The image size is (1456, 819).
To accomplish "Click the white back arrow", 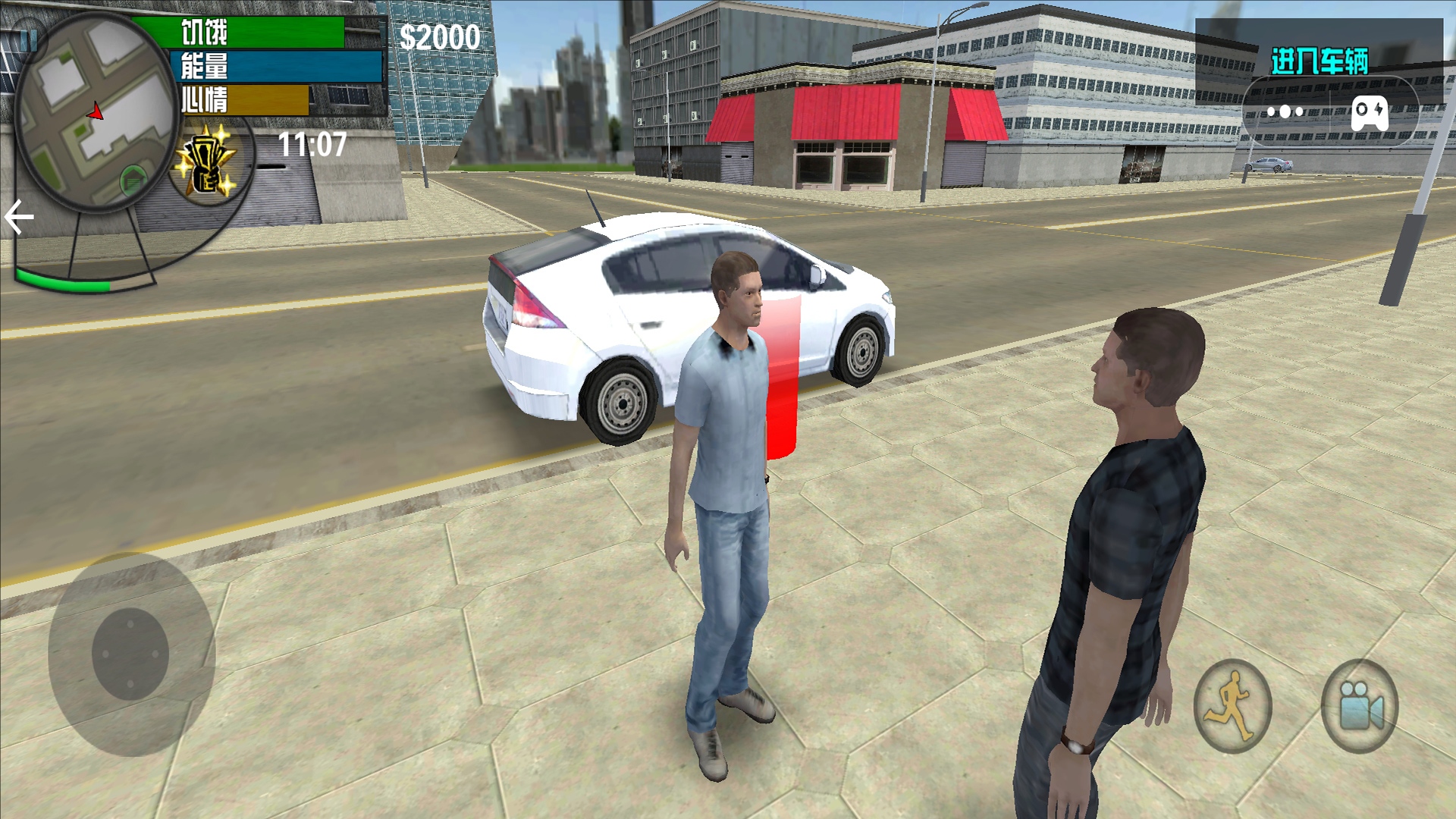I will (x=19, y=218).
